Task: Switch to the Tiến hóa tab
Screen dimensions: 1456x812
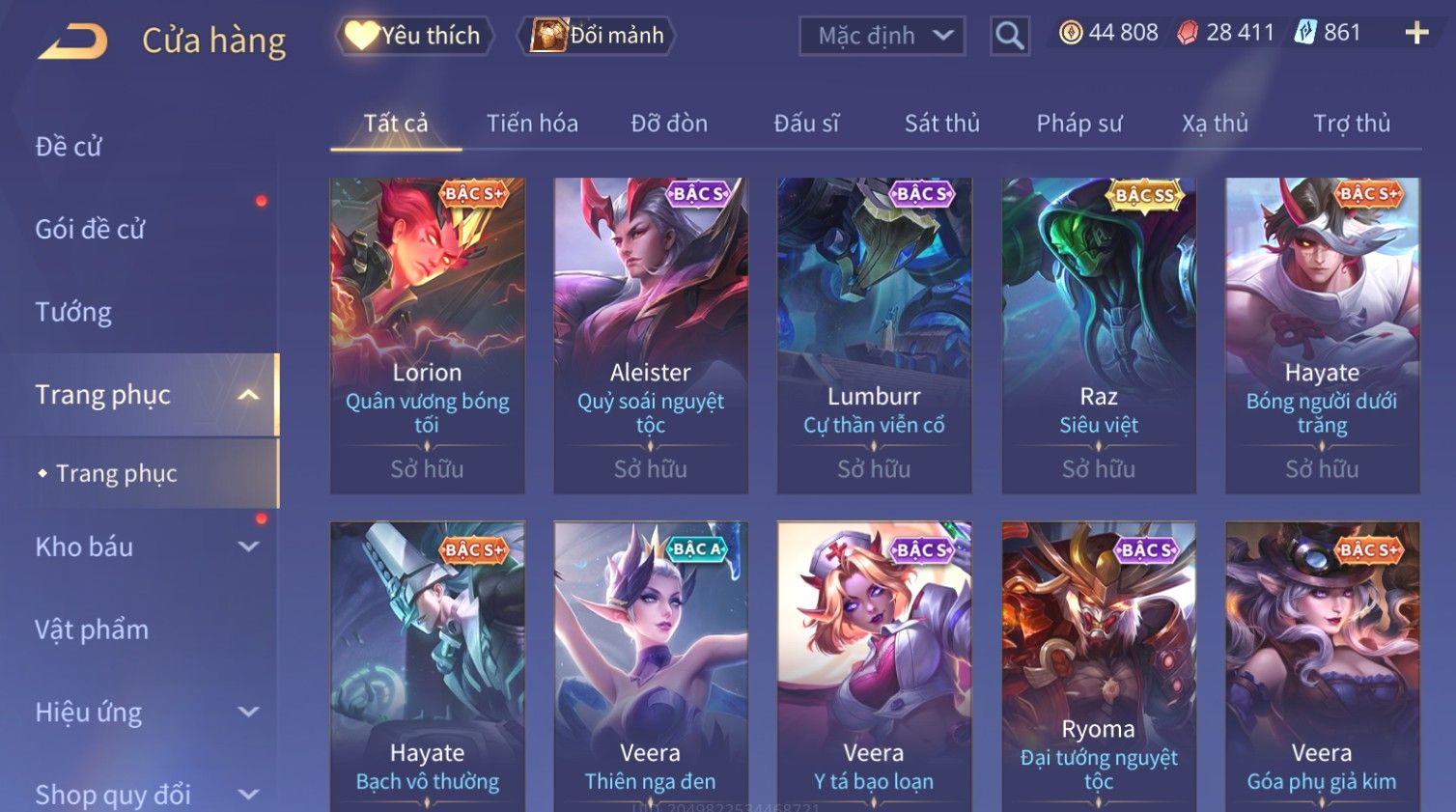Action: (532, 124)
